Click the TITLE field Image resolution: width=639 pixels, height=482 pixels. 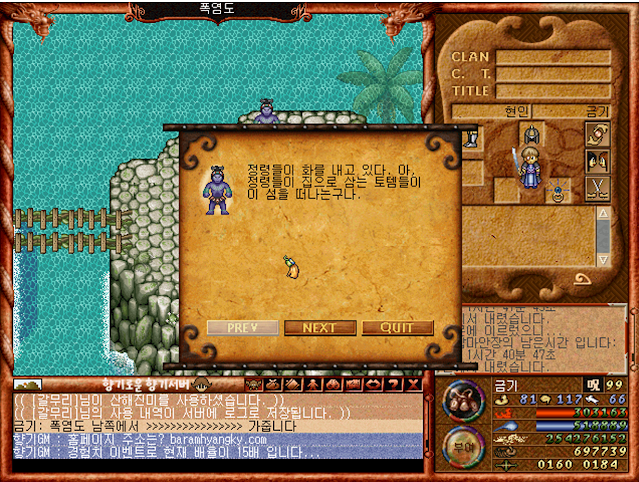553,91
